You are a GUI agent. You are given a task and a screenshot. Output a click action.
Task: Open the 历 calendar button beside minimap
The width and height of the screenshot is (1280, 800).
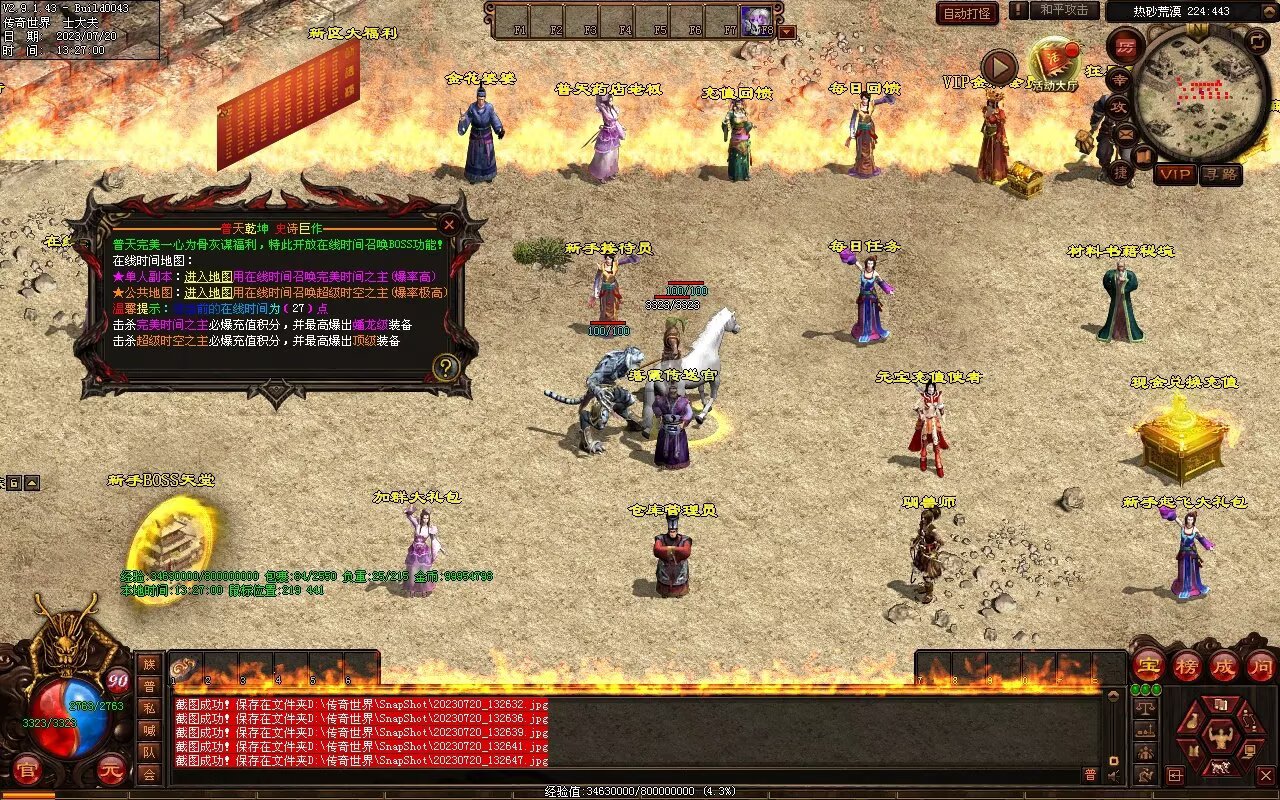point(1125,48)
